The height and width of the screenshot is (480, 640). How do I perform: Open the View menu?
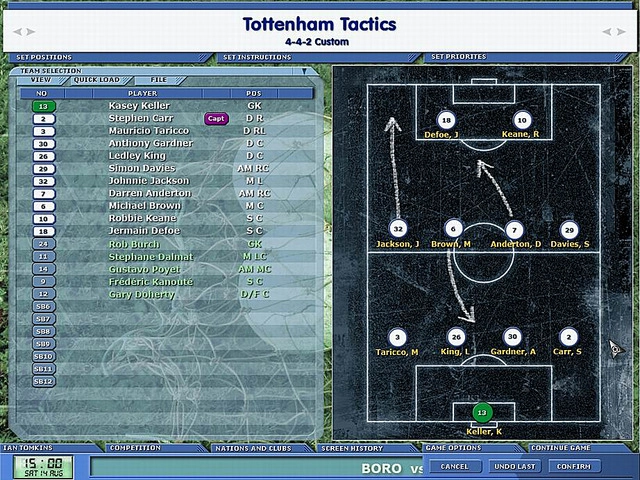point(40,79)
